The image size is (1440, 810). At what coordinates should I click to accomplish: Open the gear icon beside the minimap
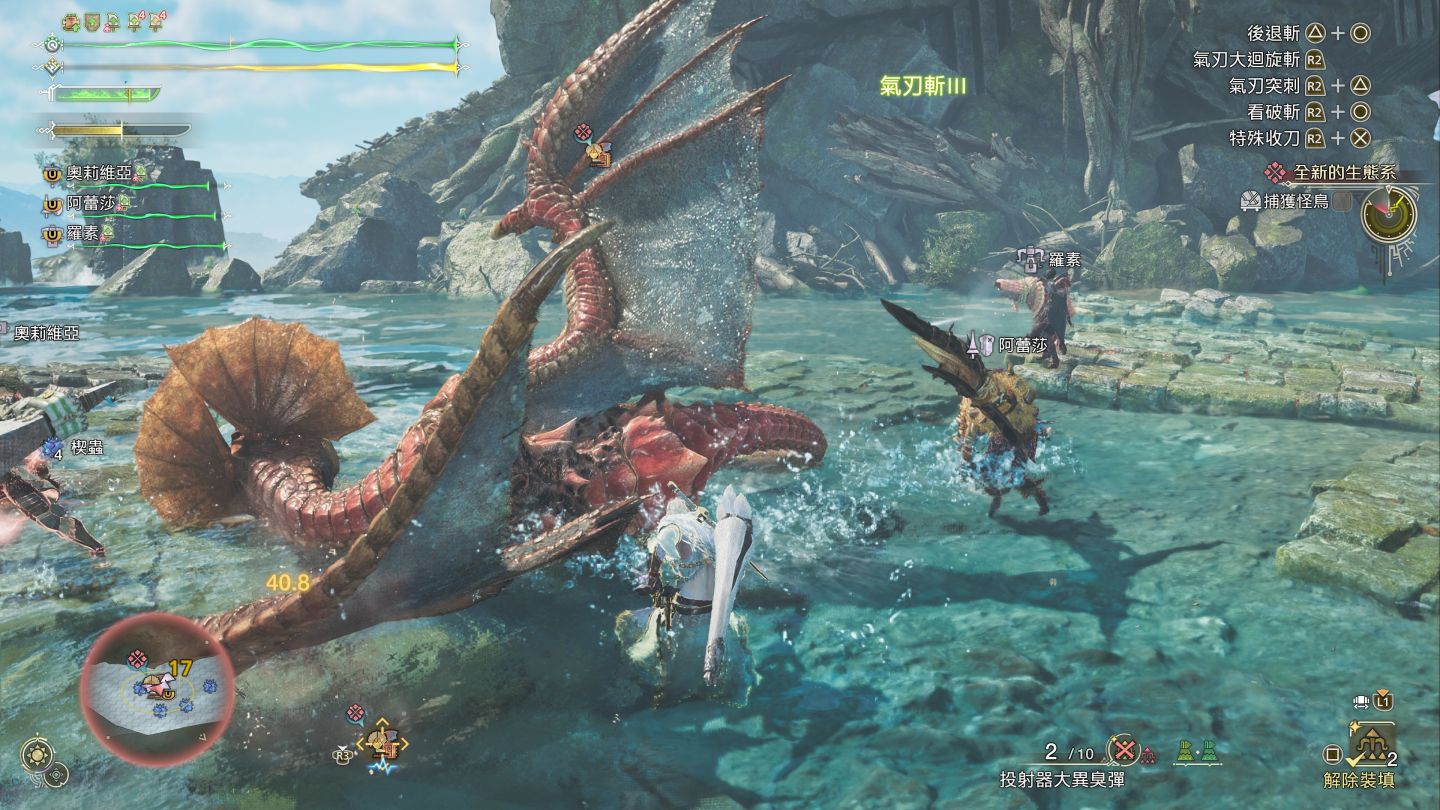[37, 754]
